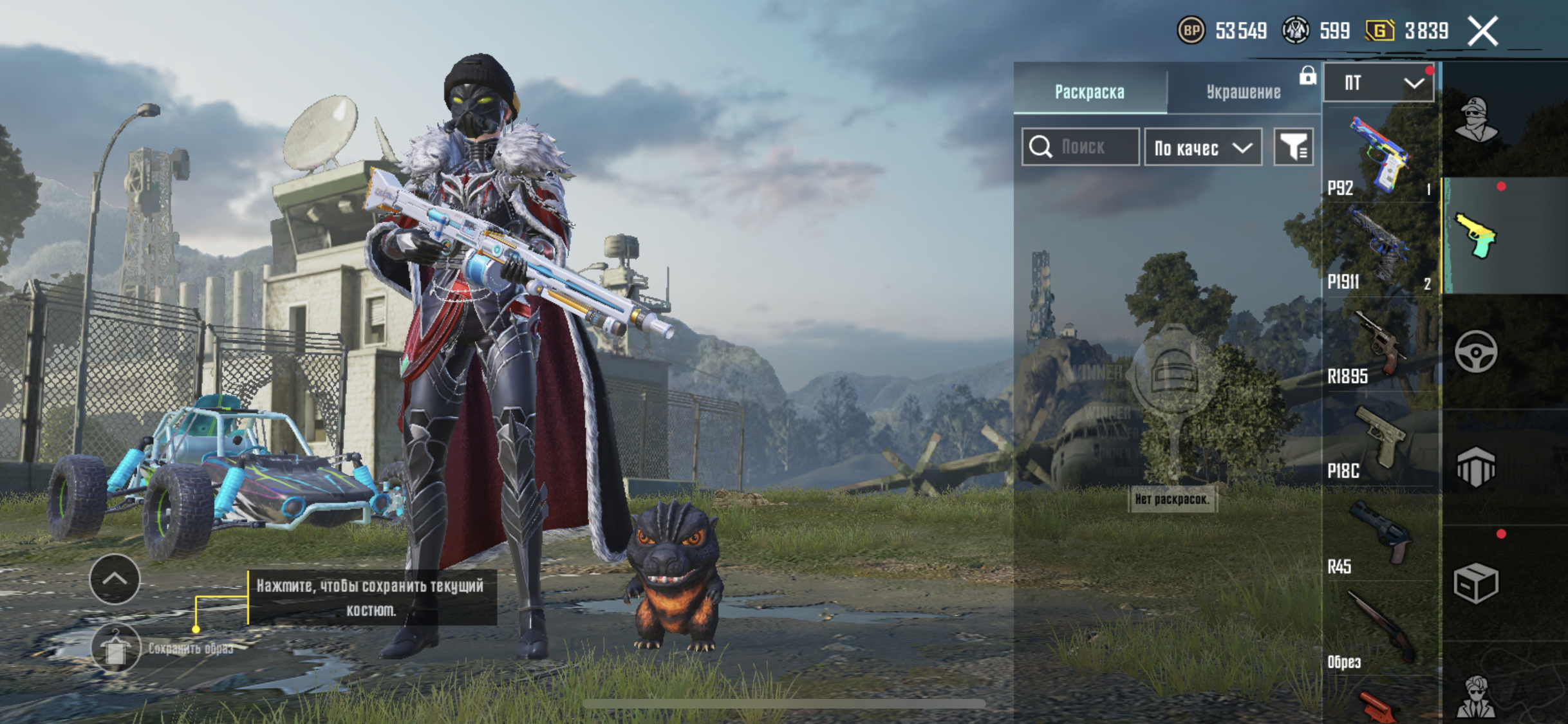
Task: Click Сохранить образ to save outfit
Action: pyautogui.click(x=117, y=648)
